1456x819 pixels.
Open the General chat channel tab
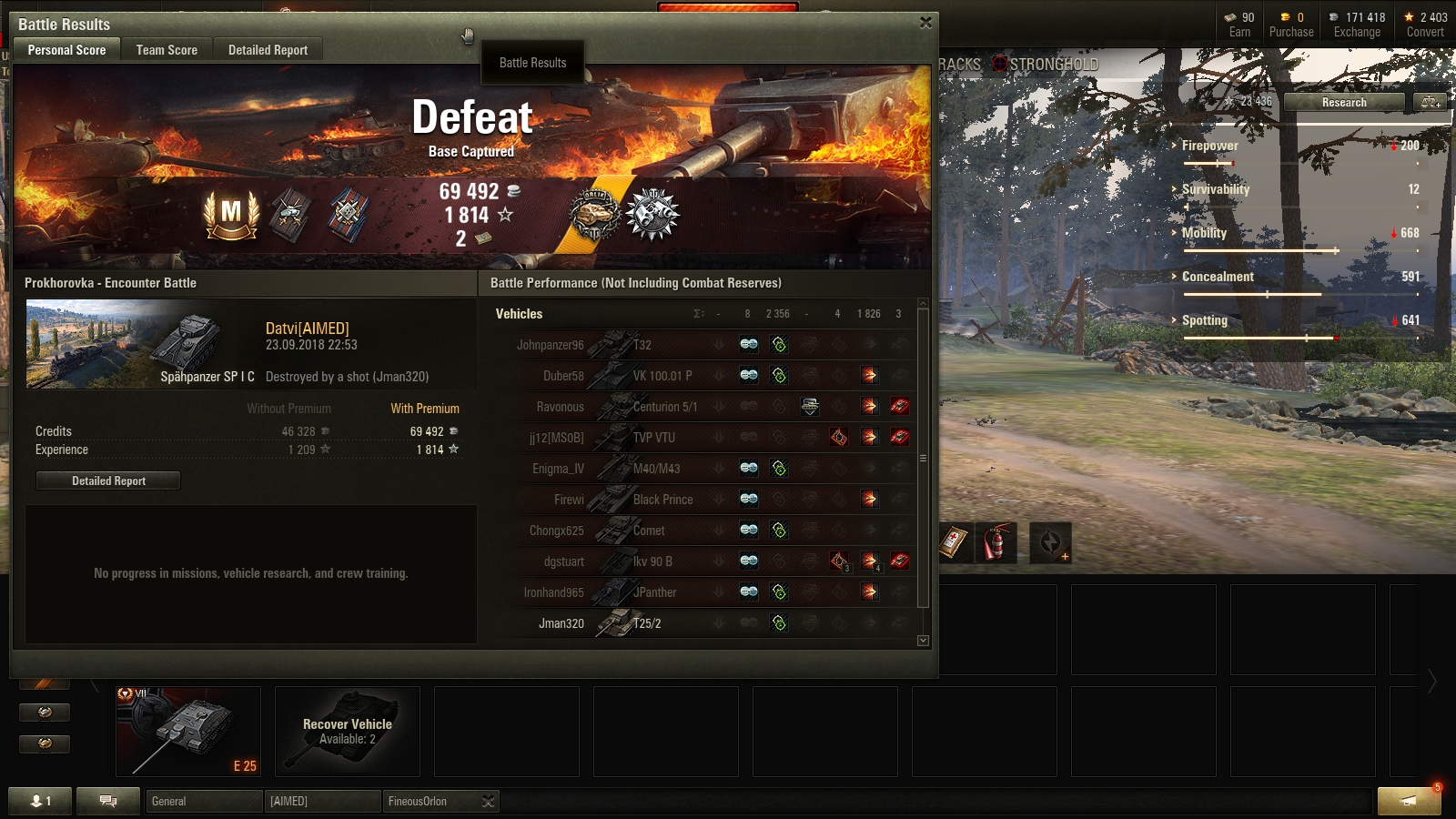(x=204, y=801)
